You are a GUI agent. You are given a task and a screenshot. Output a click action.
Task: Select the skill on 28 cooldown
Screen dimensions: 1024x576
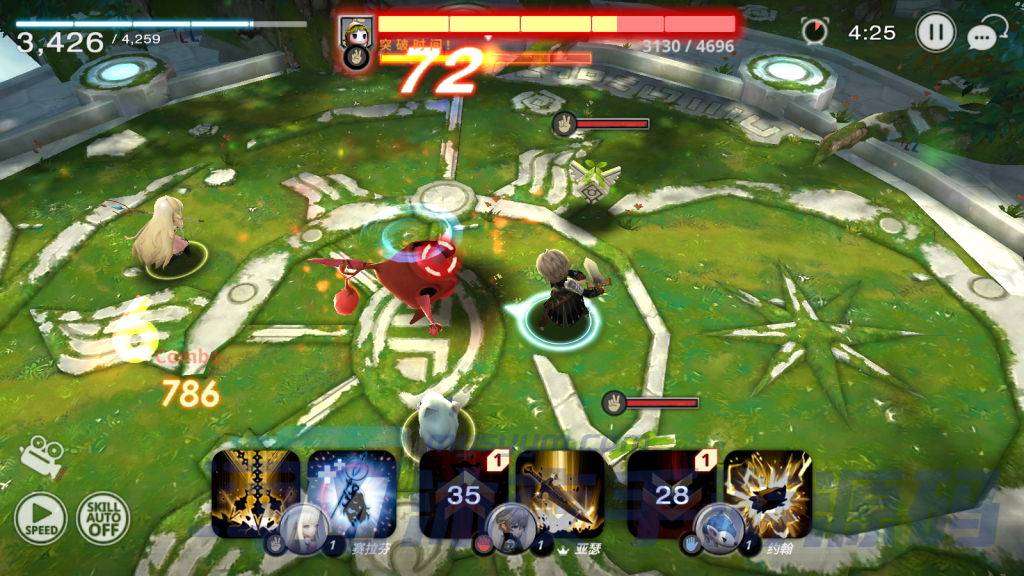click(671, 492)
